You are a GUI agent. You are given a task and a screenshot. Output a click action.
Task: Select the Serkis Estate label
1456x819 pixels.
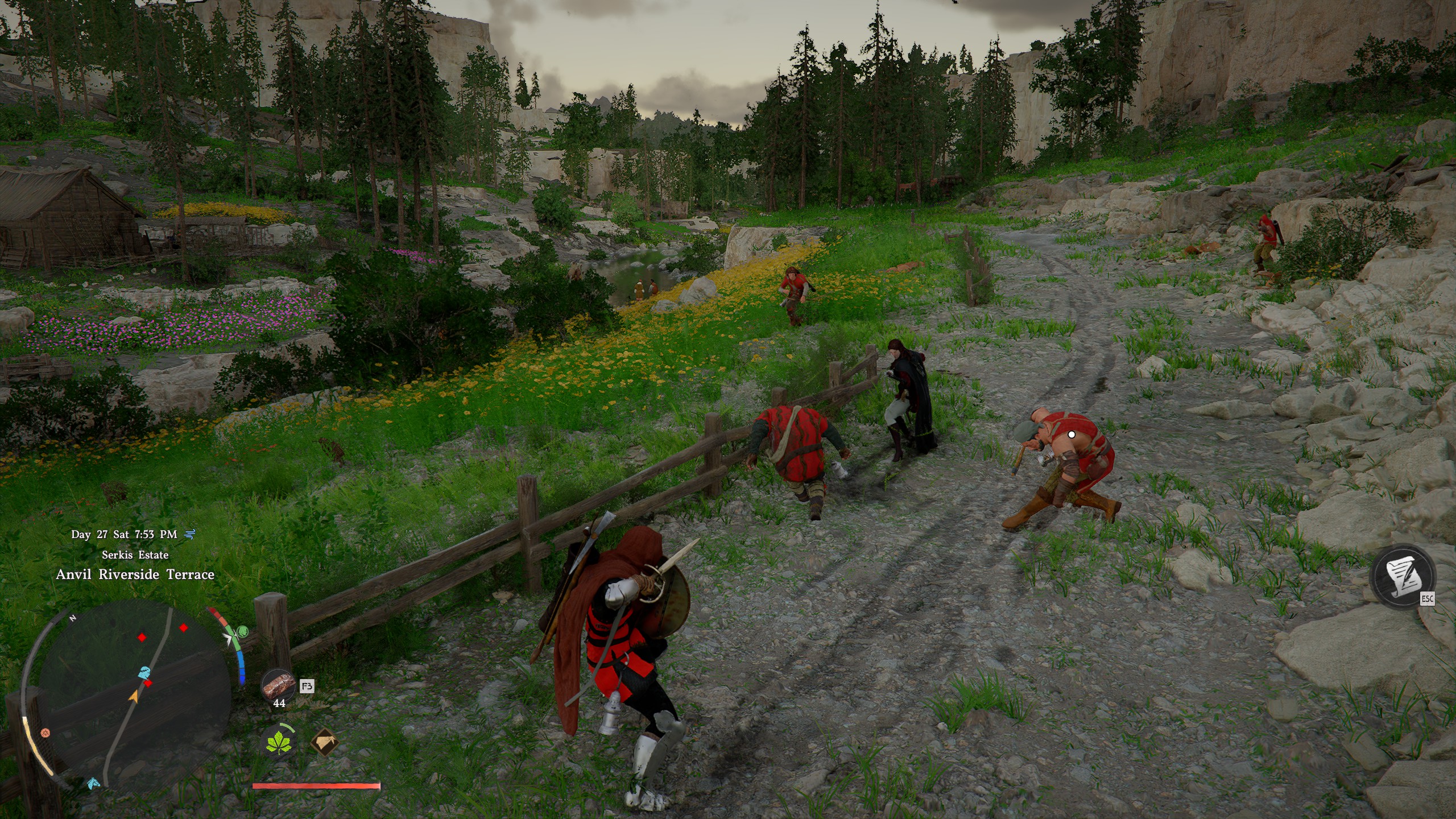click(x=135, y=555)
